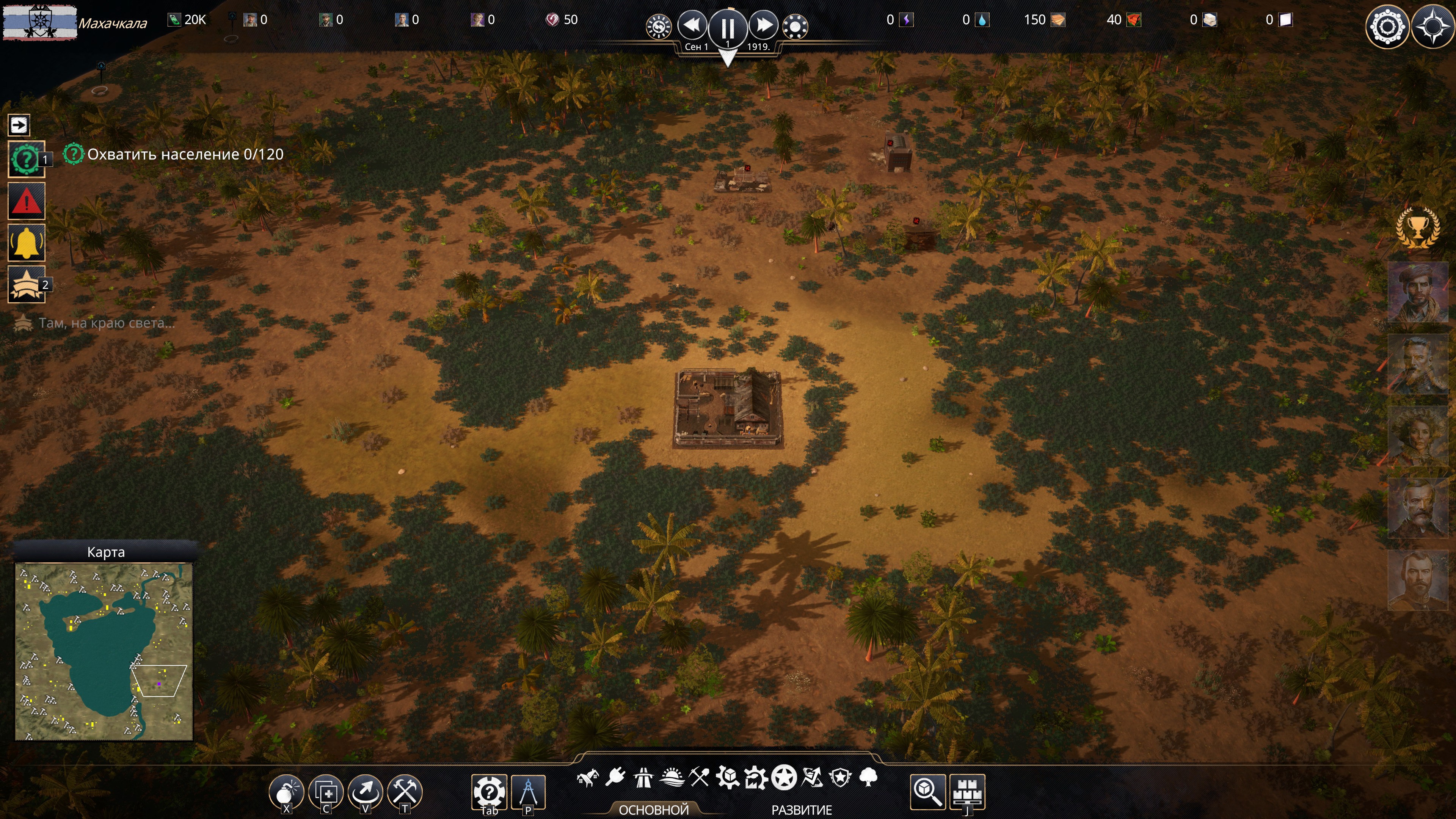The image size is (1456, 819).
Task: Slow down time with the rewind button
Action: 692,25
